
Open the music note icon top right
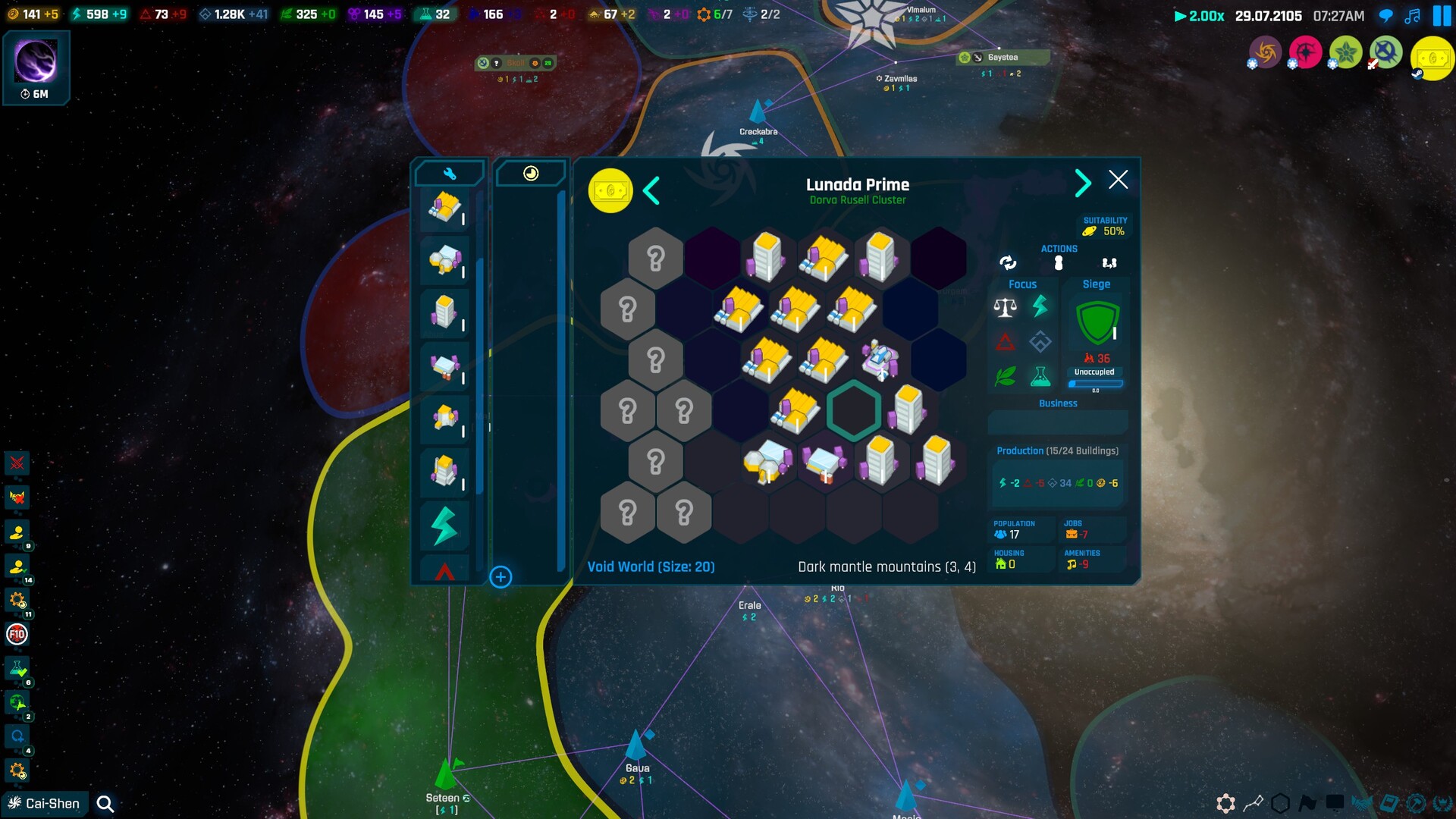[x=1412, y=15]
